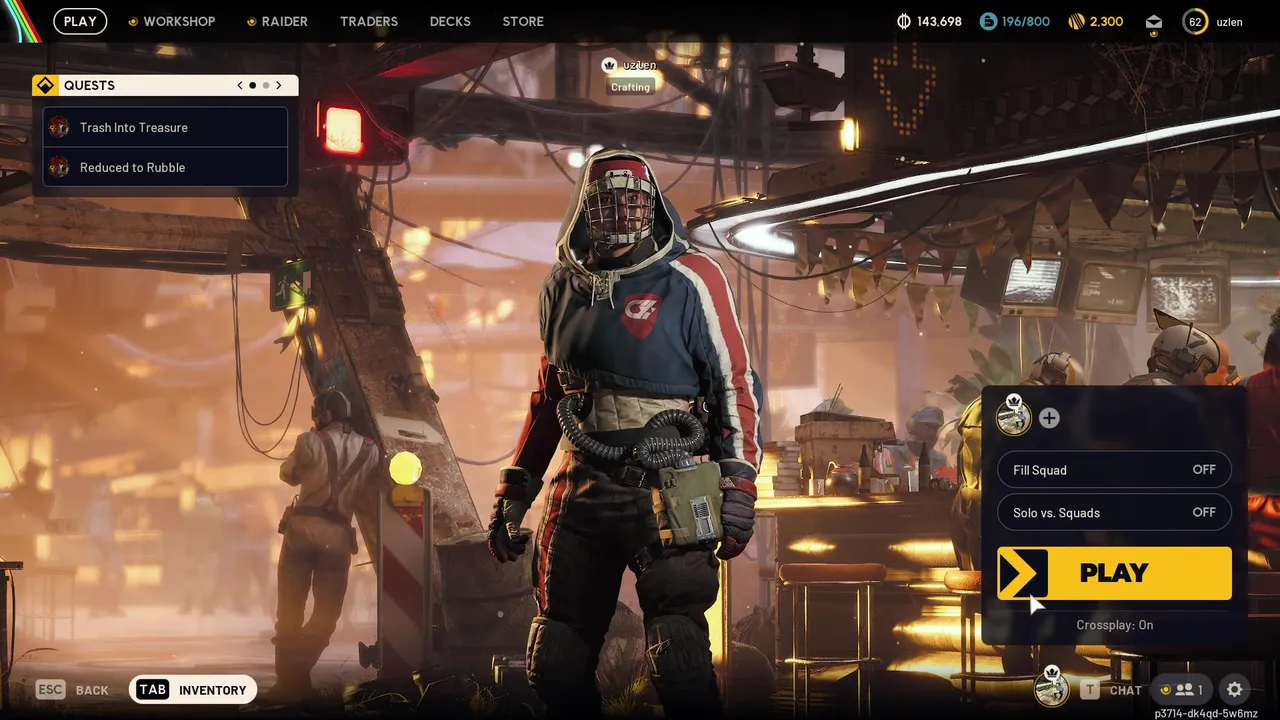Go Back from this screen

73,690
